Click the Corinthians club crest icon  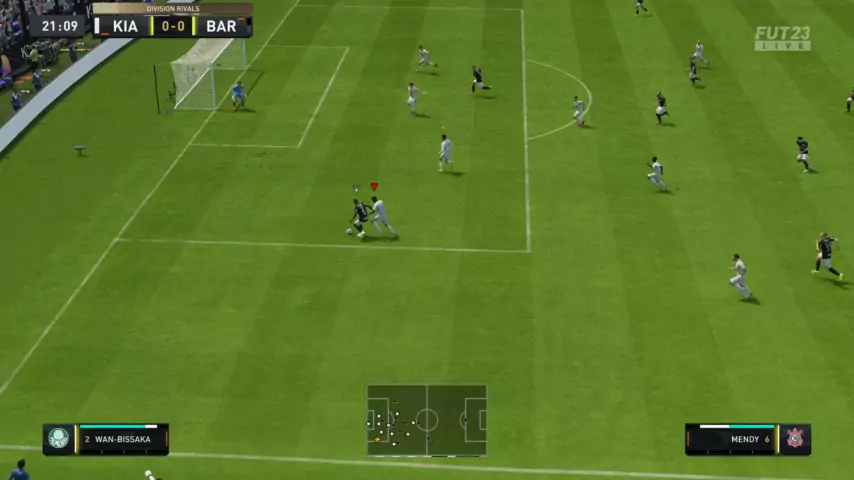[795, 438]
